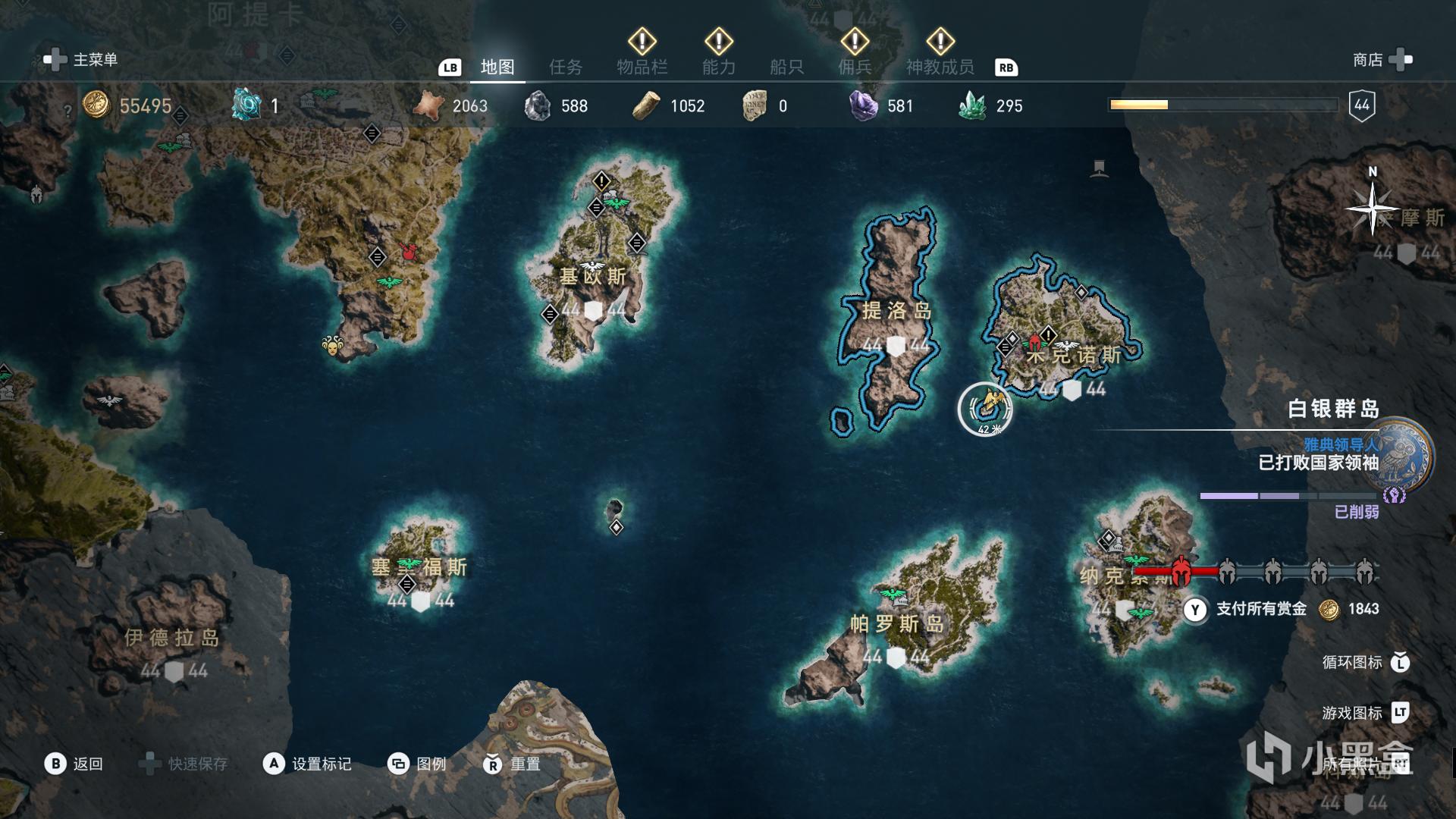1456x819 pixels.
Task: Click 返回 to go back
Action: click(x=74, y=764)
